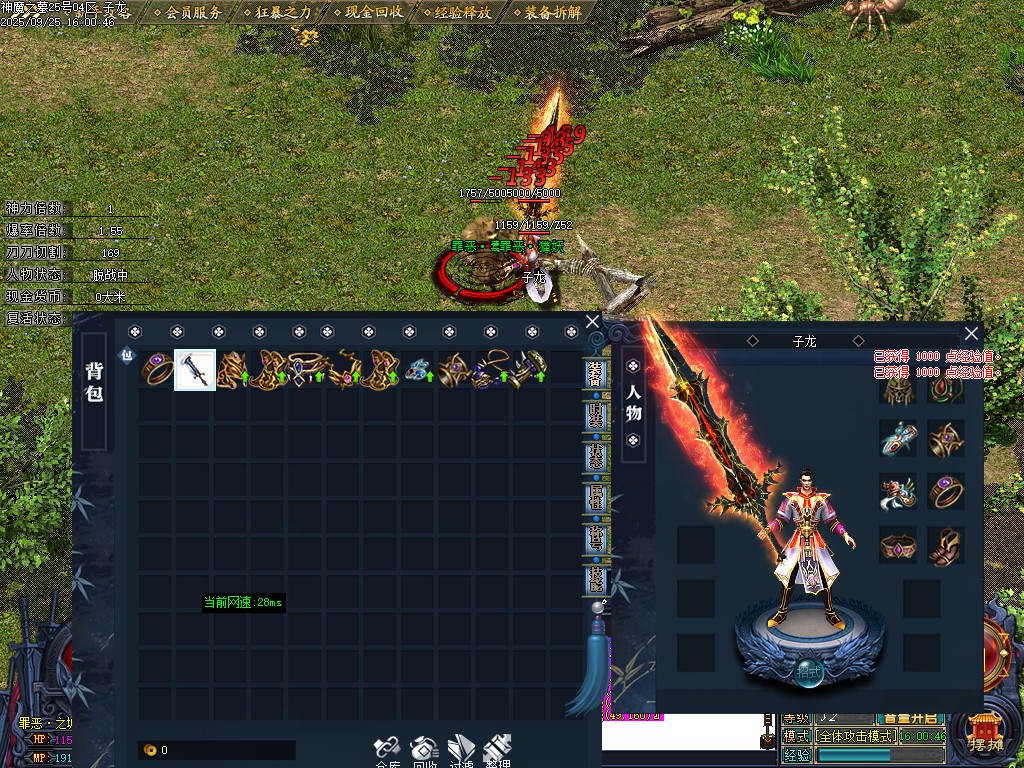Select the equipped boots slot
Viewport: 1024px width, 768px height.
pyautogui.click(x=946, y=546)
